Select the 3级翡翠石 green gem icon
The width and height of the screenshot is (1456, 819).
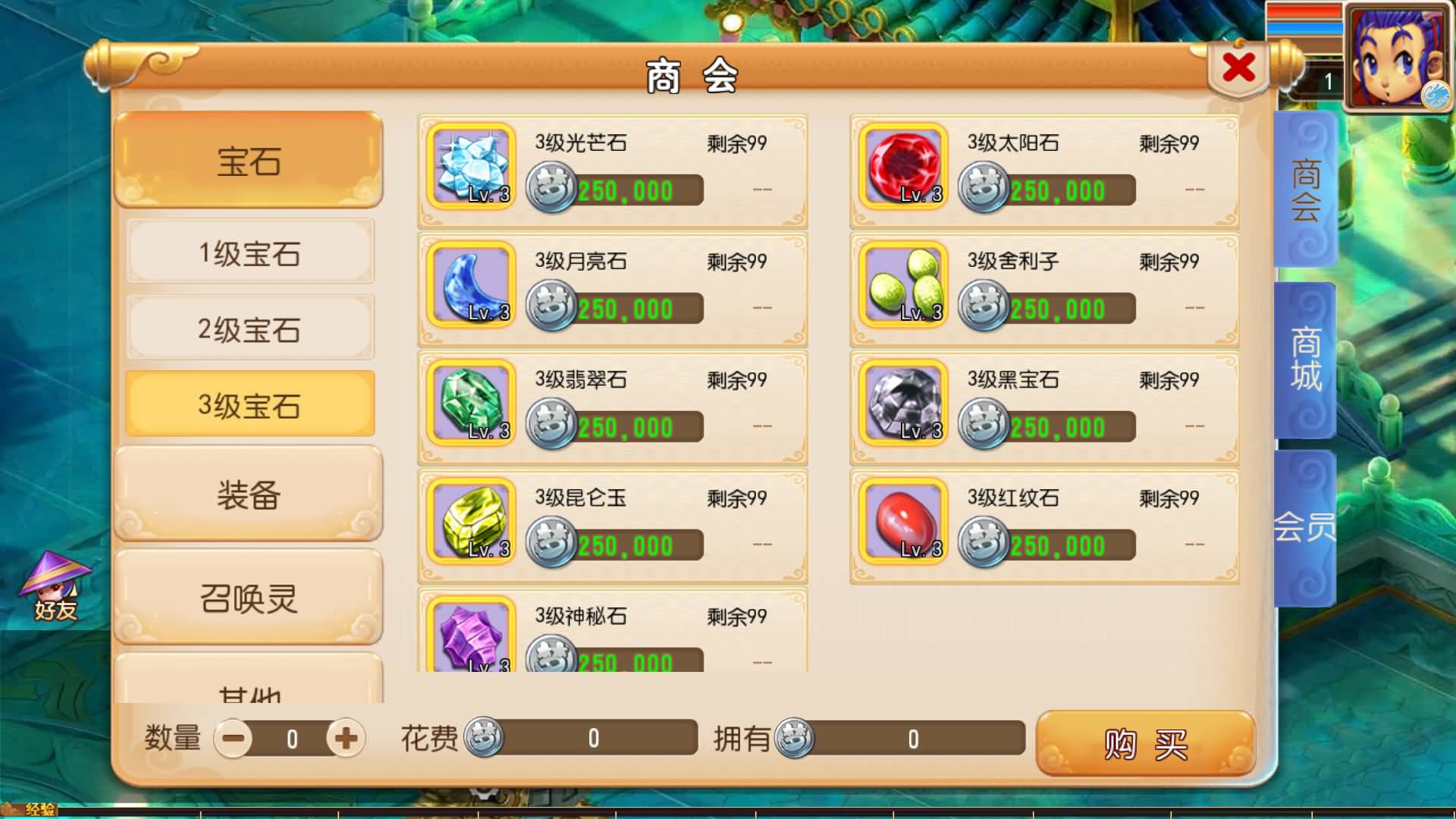coord(470,403)
